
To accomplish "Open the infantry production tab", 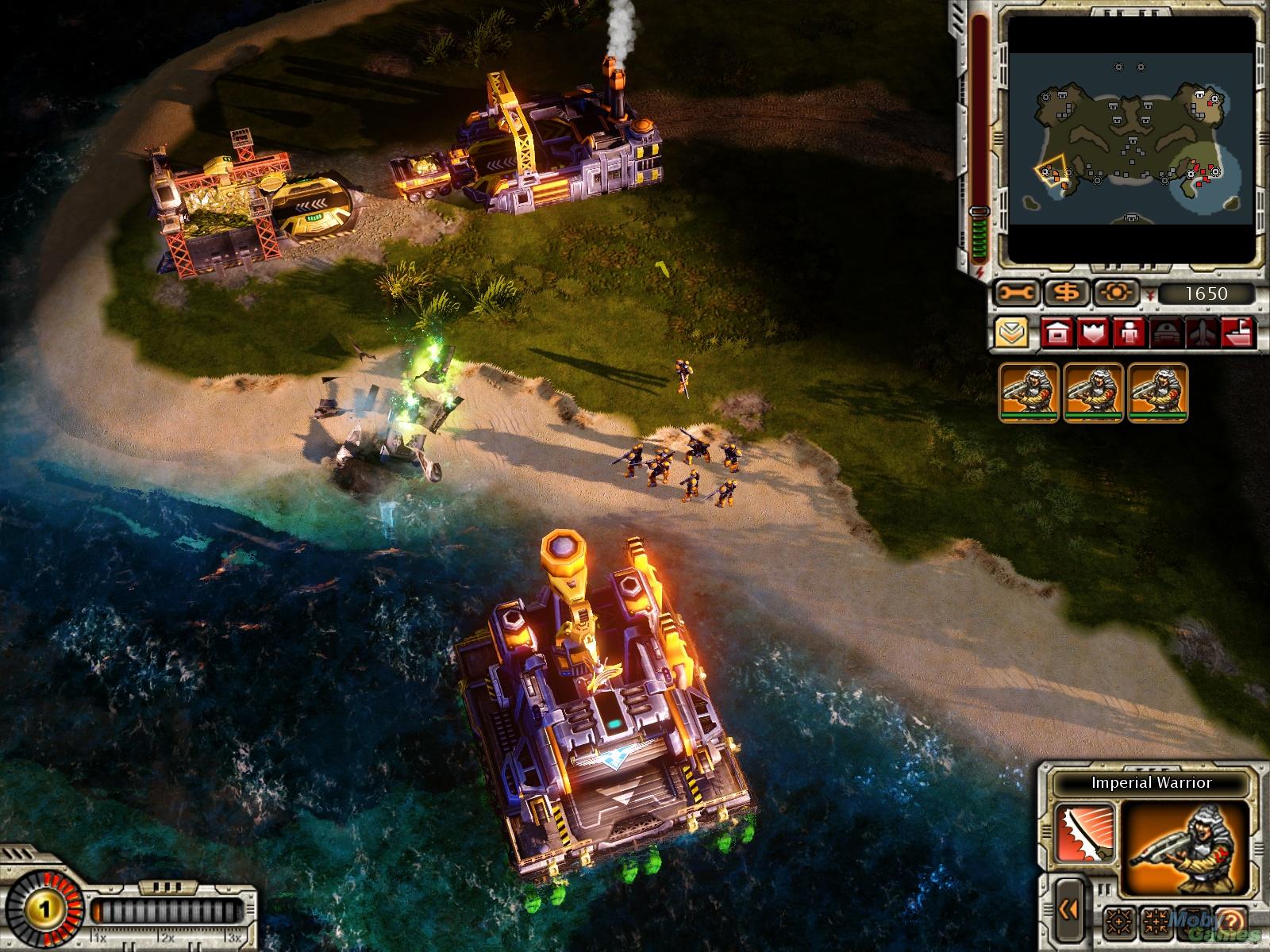I will 1129,333.
